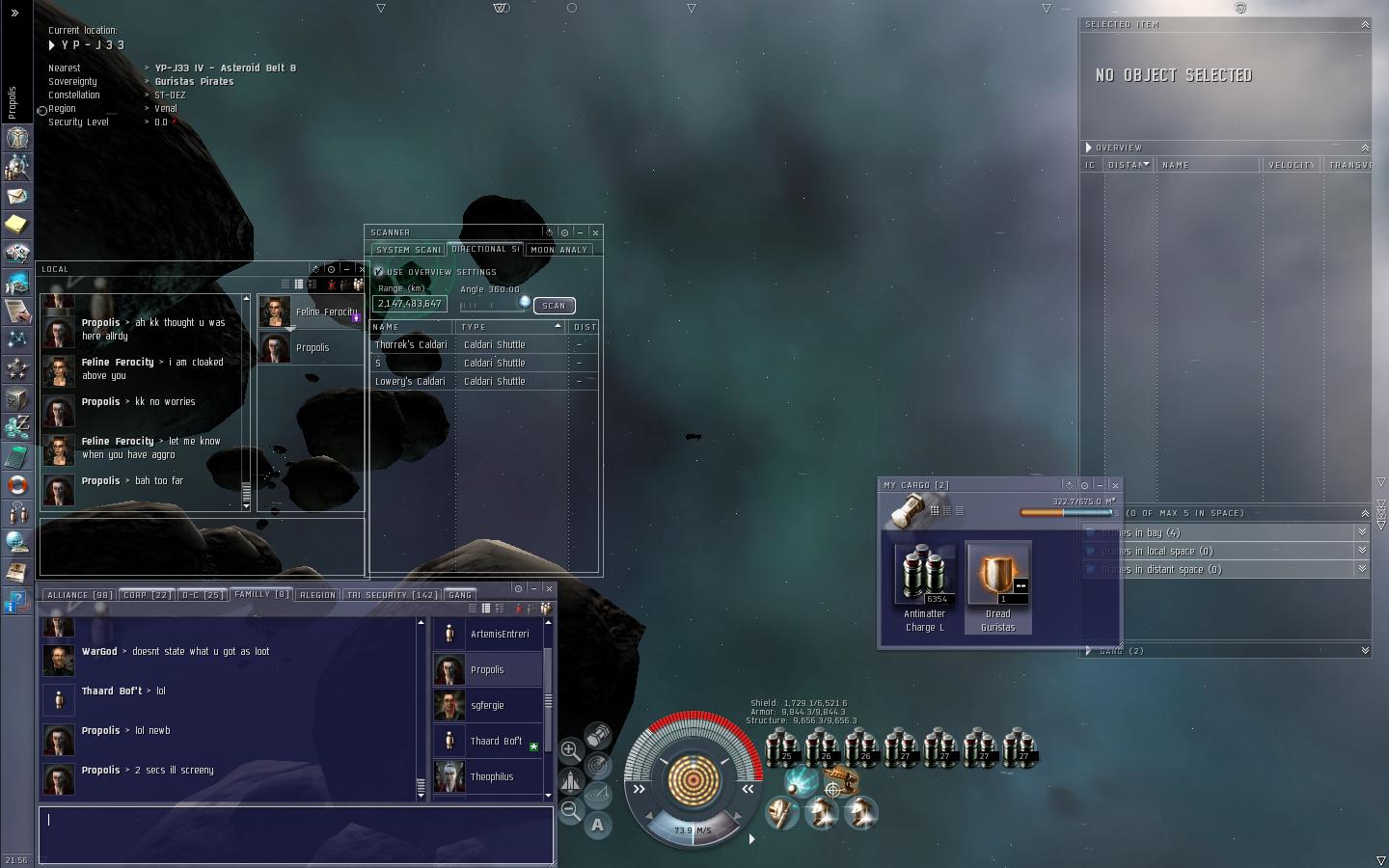
Task: Close the Scanner window
Action: click(x=595, y=232)
